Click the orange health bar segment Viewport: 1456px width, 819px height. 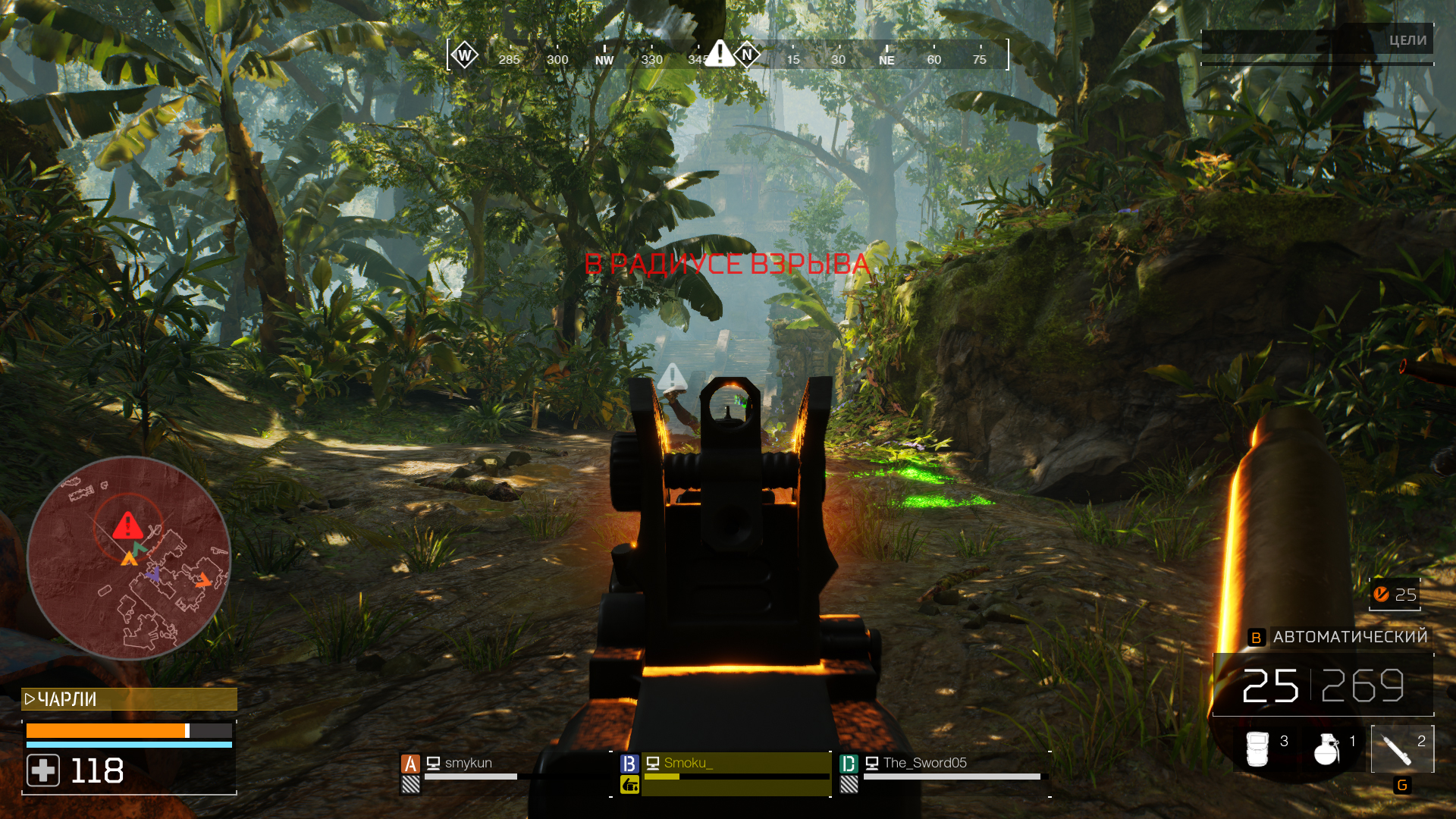(x=106, y=730)
